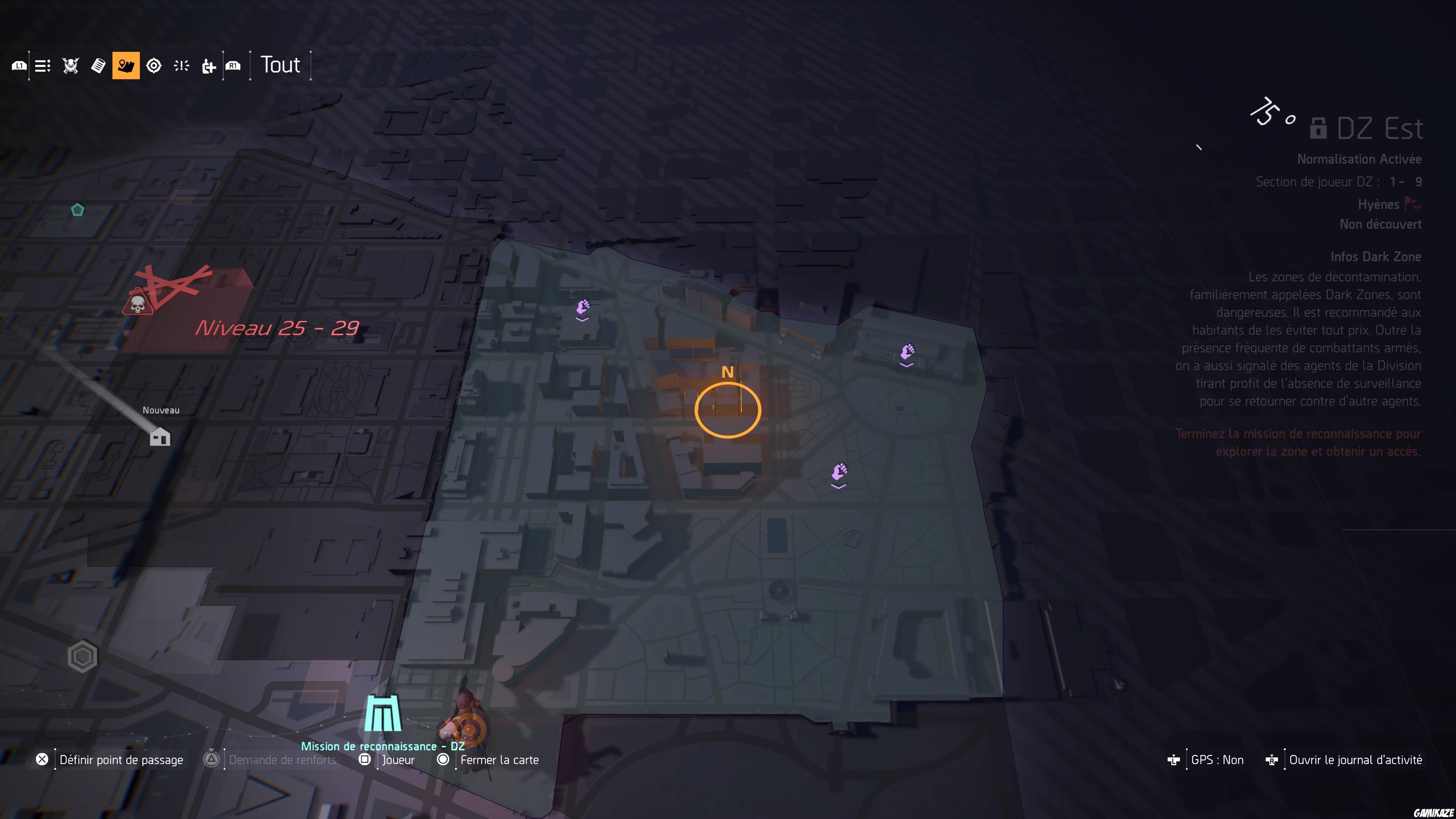Select the crosshair targeting icon in the toolbar
The image size is (1456, 819).
[154, 65]
